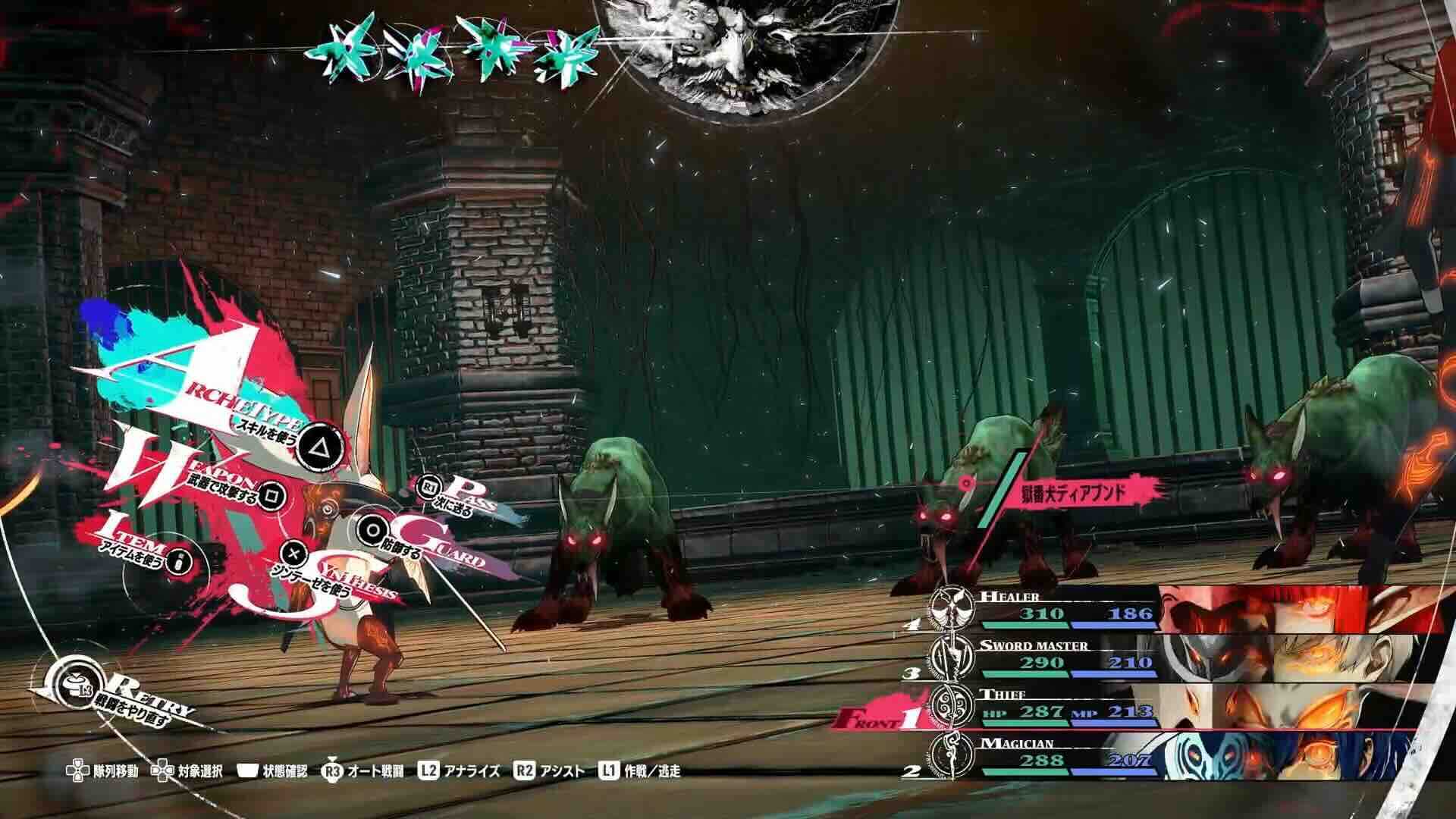Click the Pass command (R1)
The width and height of the screenshot is (1456, 819).
click(x=428, y=486)
